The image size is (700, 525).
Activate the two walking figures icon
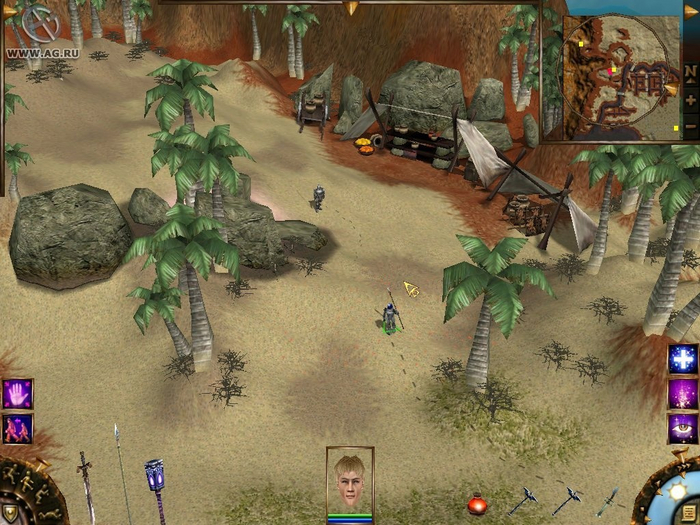(x=17, y=428)
